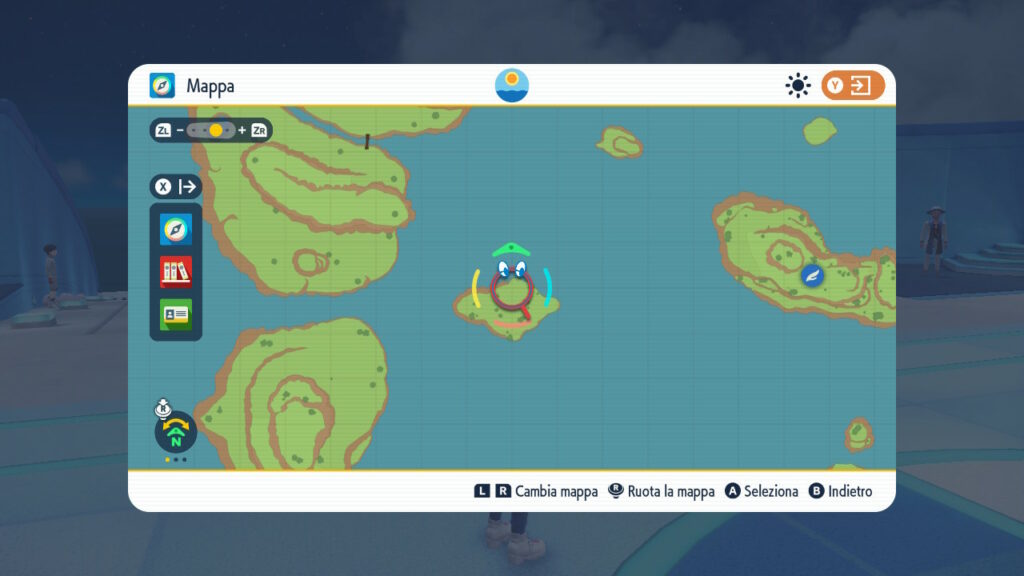
Task: Click the sun weather icon
Action: point(797,86)
